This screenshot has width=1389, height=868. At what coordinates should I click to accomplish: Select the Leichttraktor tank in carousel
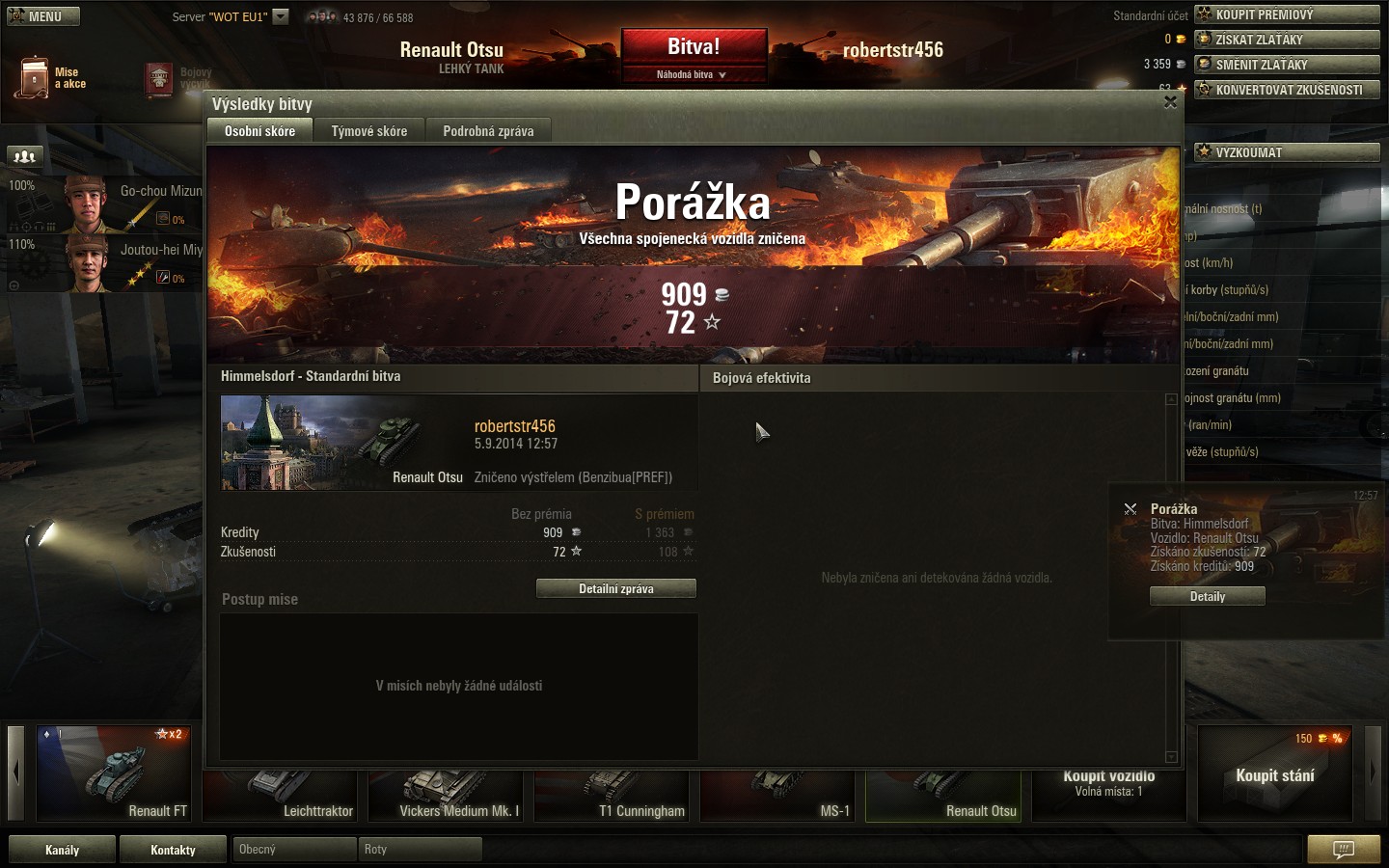tap(280, 796)
